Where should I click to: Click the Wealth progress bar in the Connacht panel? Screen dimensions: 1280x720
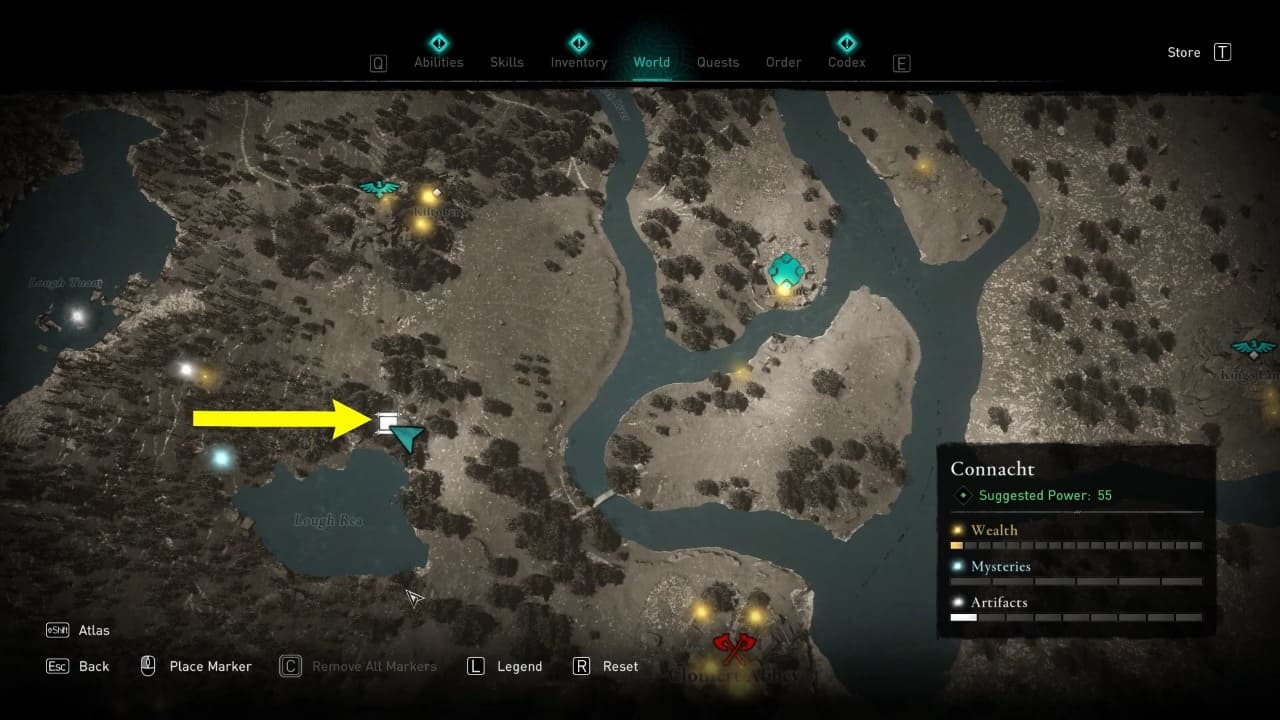pos(1070,545)
